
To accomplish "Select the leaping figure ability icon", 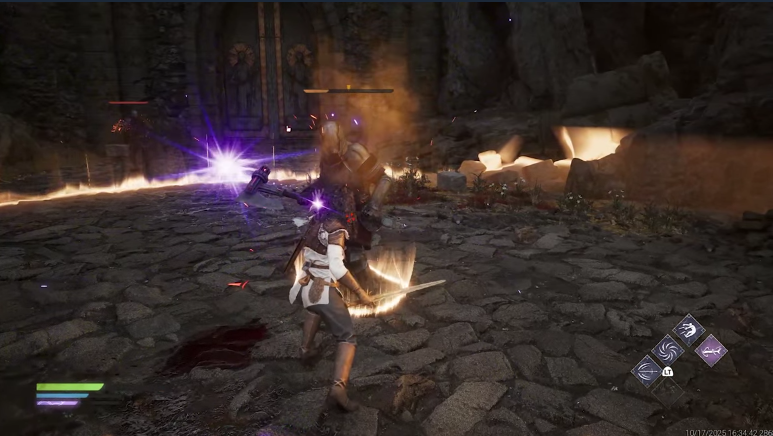I will coord(689,329).
